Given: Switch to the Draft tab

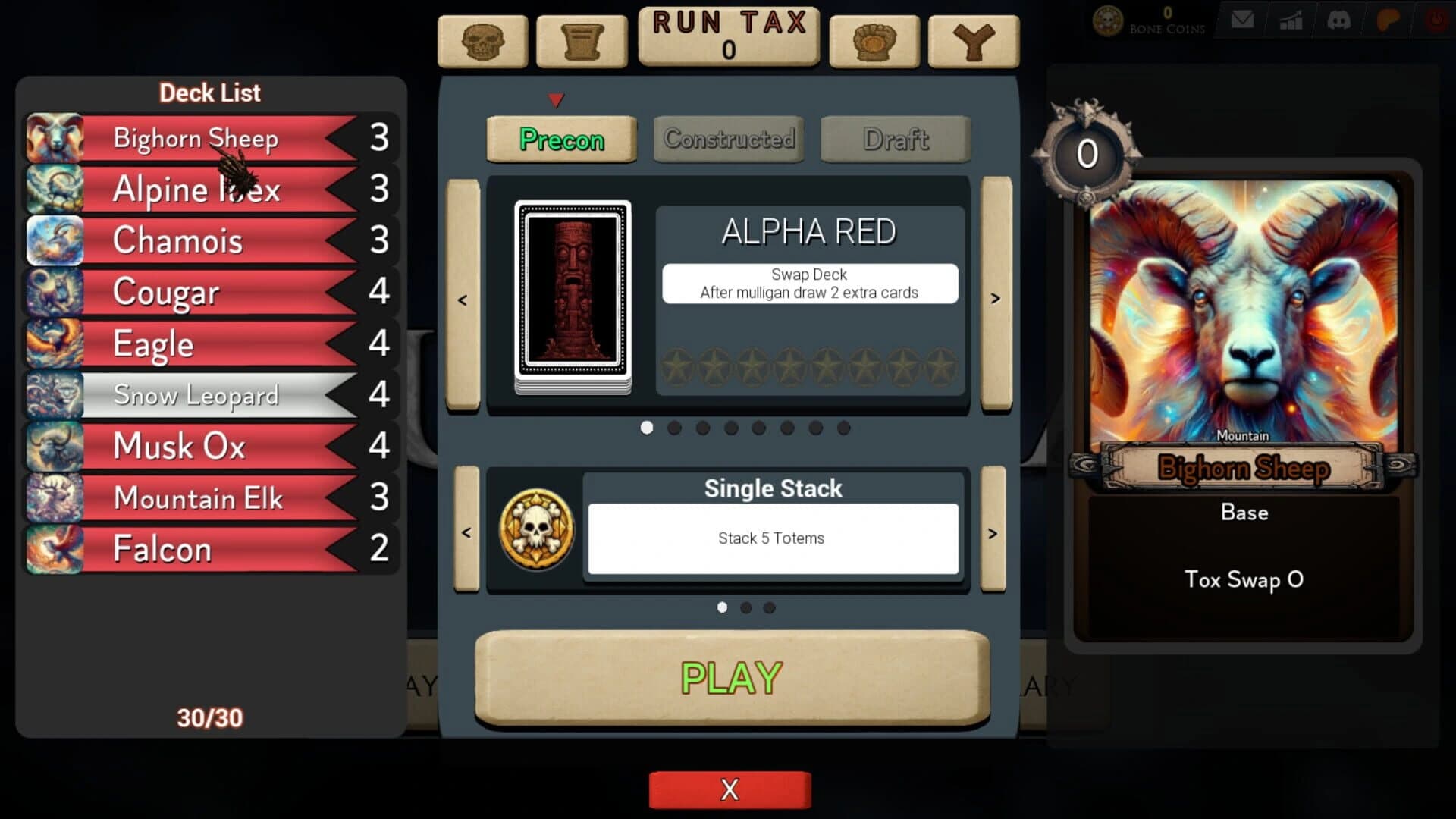Looking at the screenshot, I should click(895, 139).
